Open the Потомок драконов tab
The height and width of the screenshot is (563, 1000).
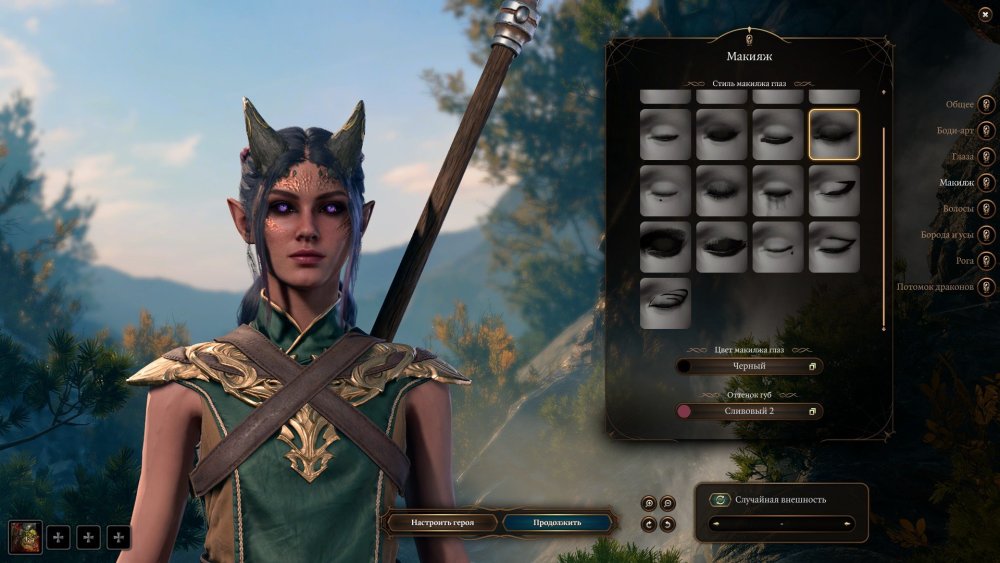tap(986, 287)
